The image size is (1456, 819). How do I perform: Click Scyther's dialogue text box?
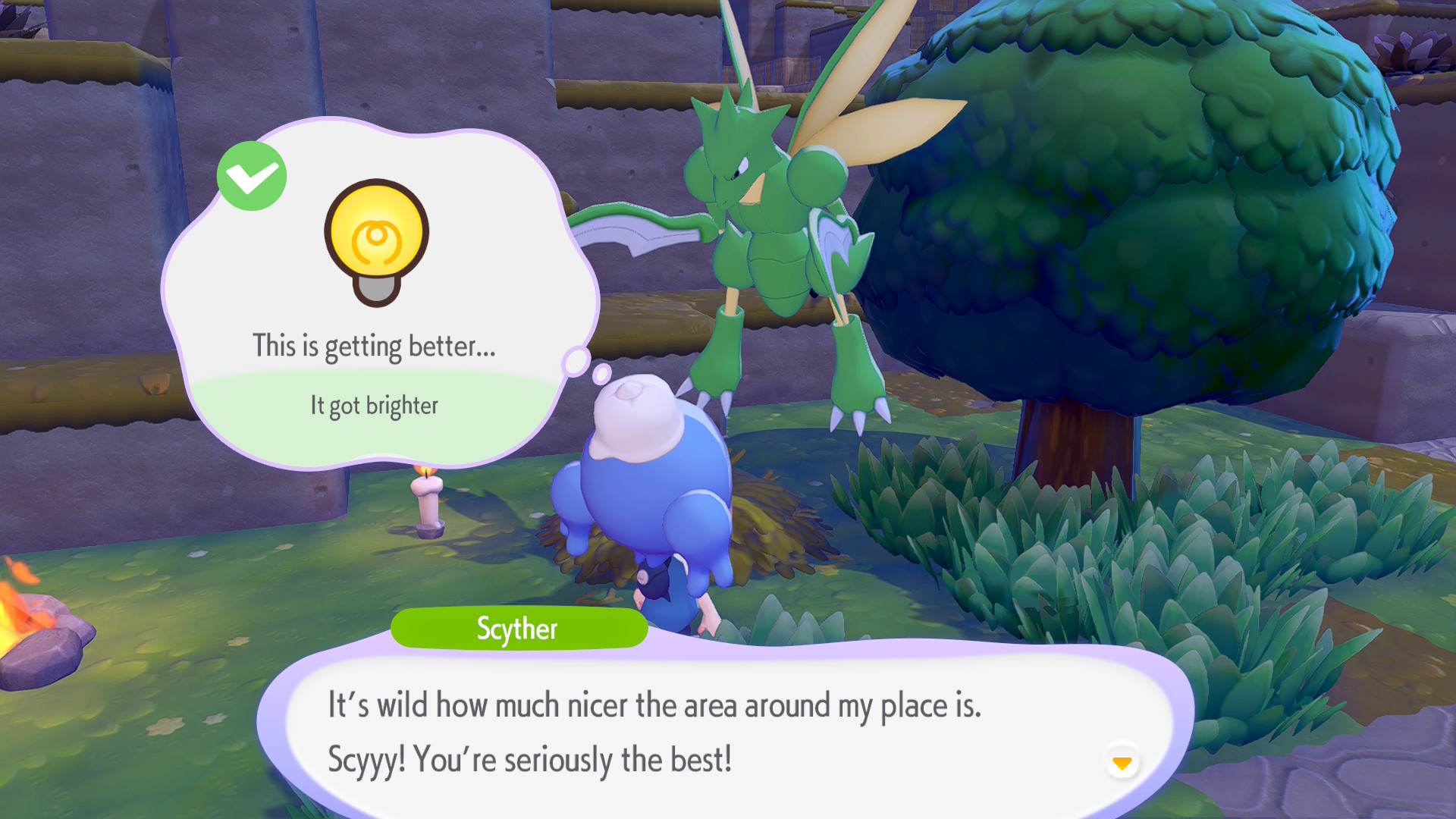[x=682, y=733]
